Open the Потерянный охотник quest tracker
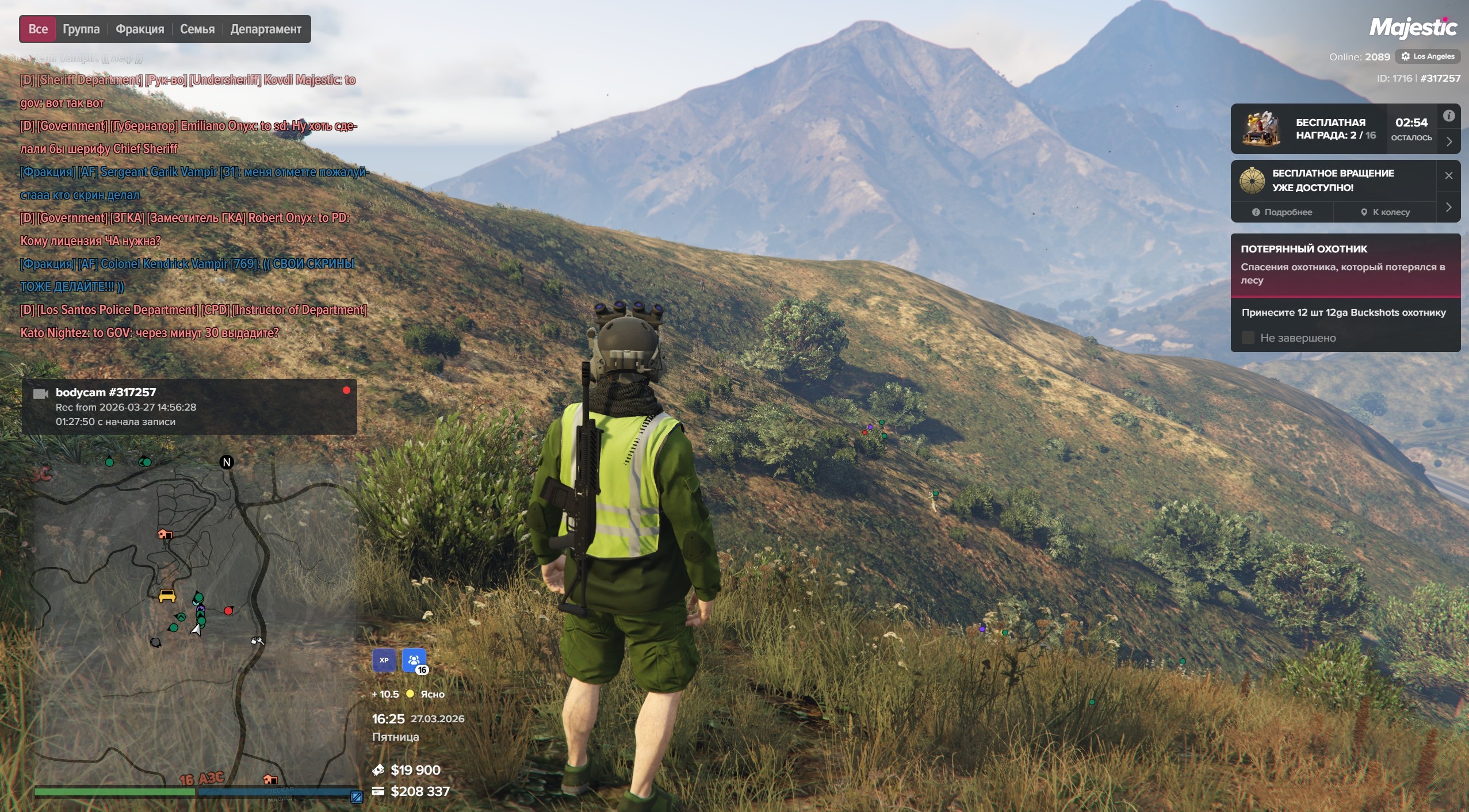 [x=1345, y=264]
